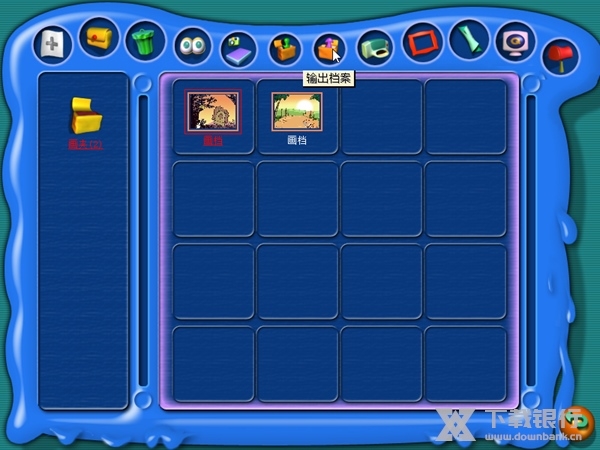Click the purple book toolbar icon
600x450 pixels.
238,48
